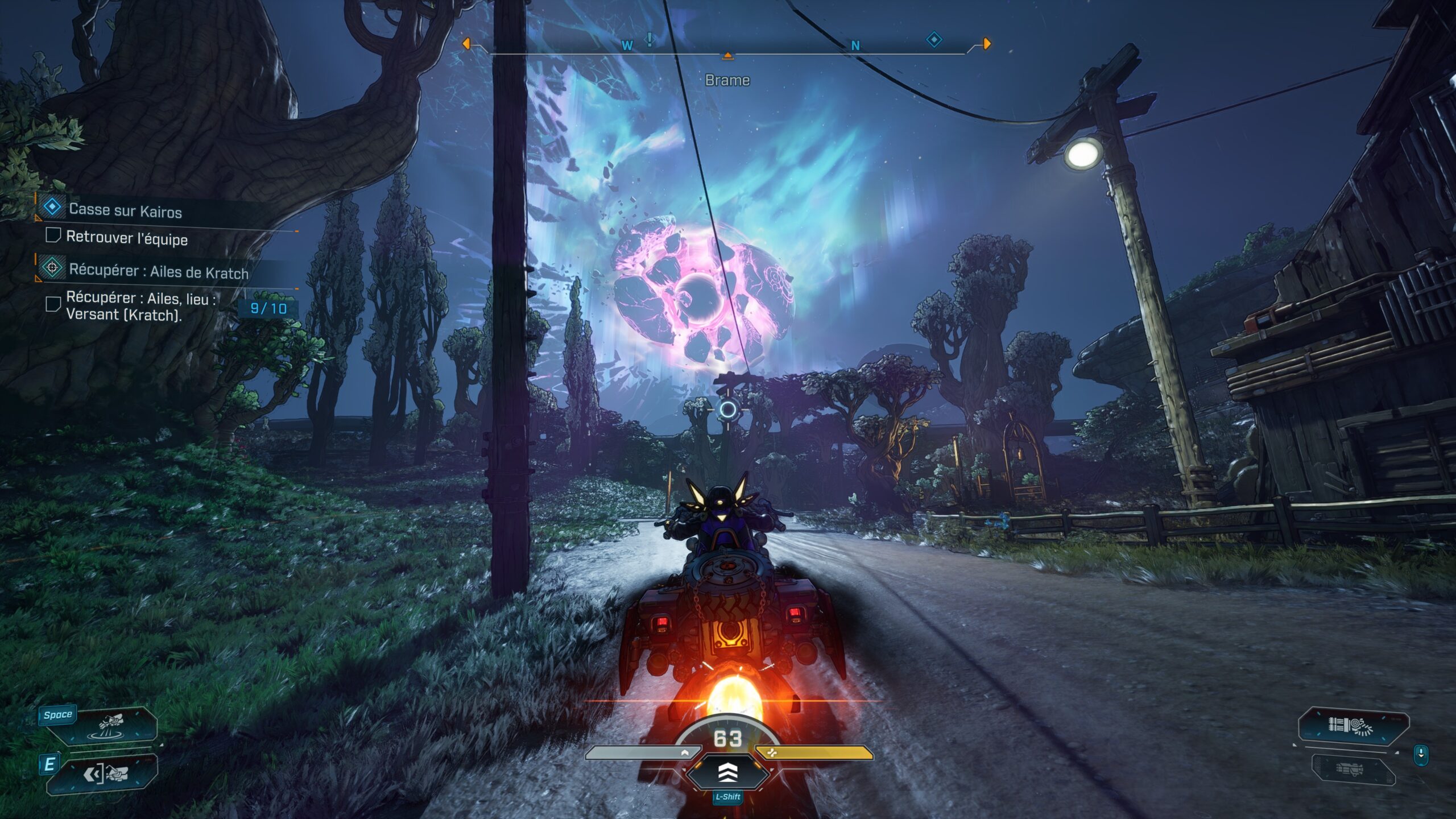Open the Récupérer : Ailes de Kratch quest

point(158,271)
